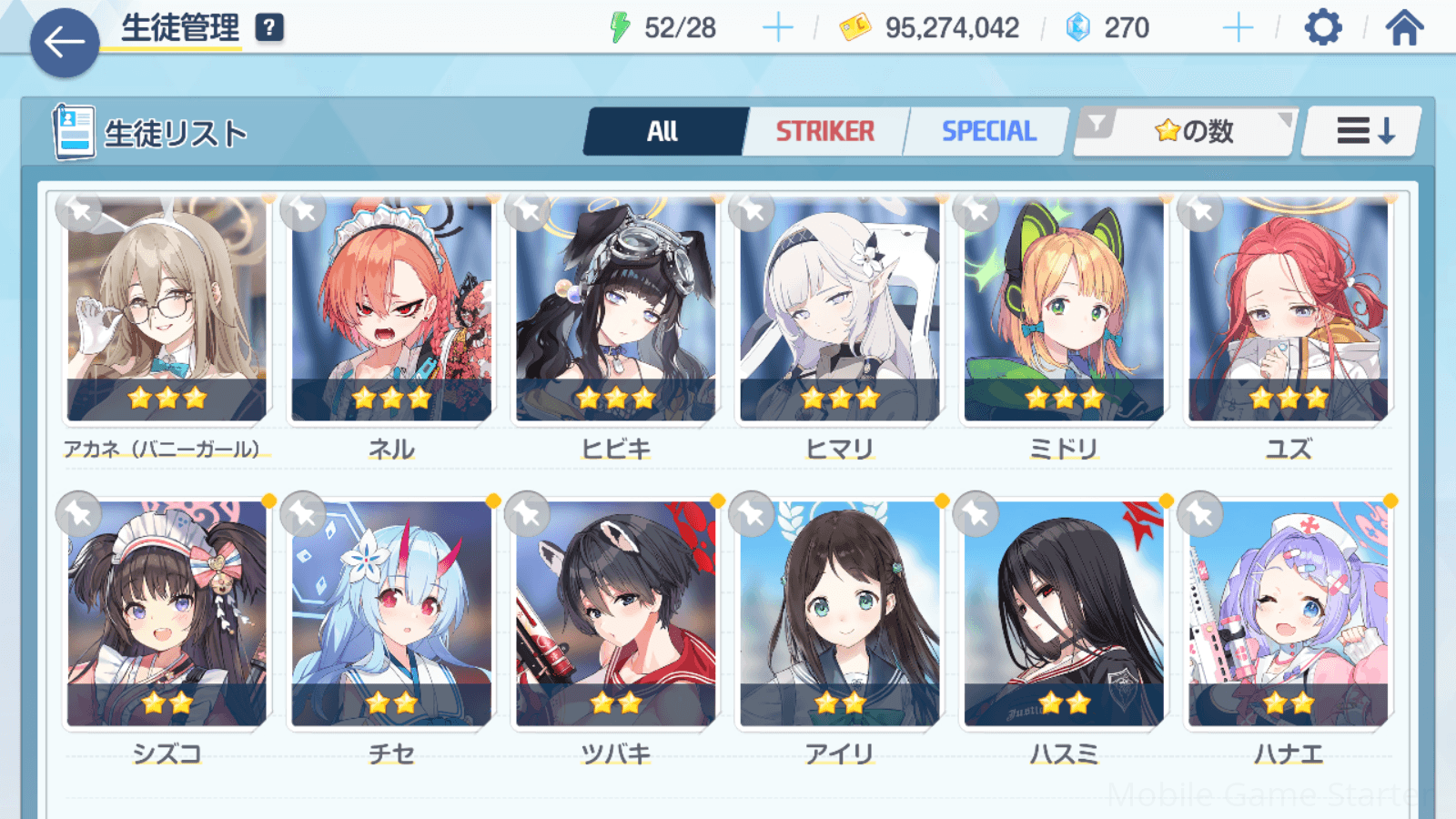Show only STRIKER students
Image resolution: width=1456 pixels, height=819 pixels.
824,132
